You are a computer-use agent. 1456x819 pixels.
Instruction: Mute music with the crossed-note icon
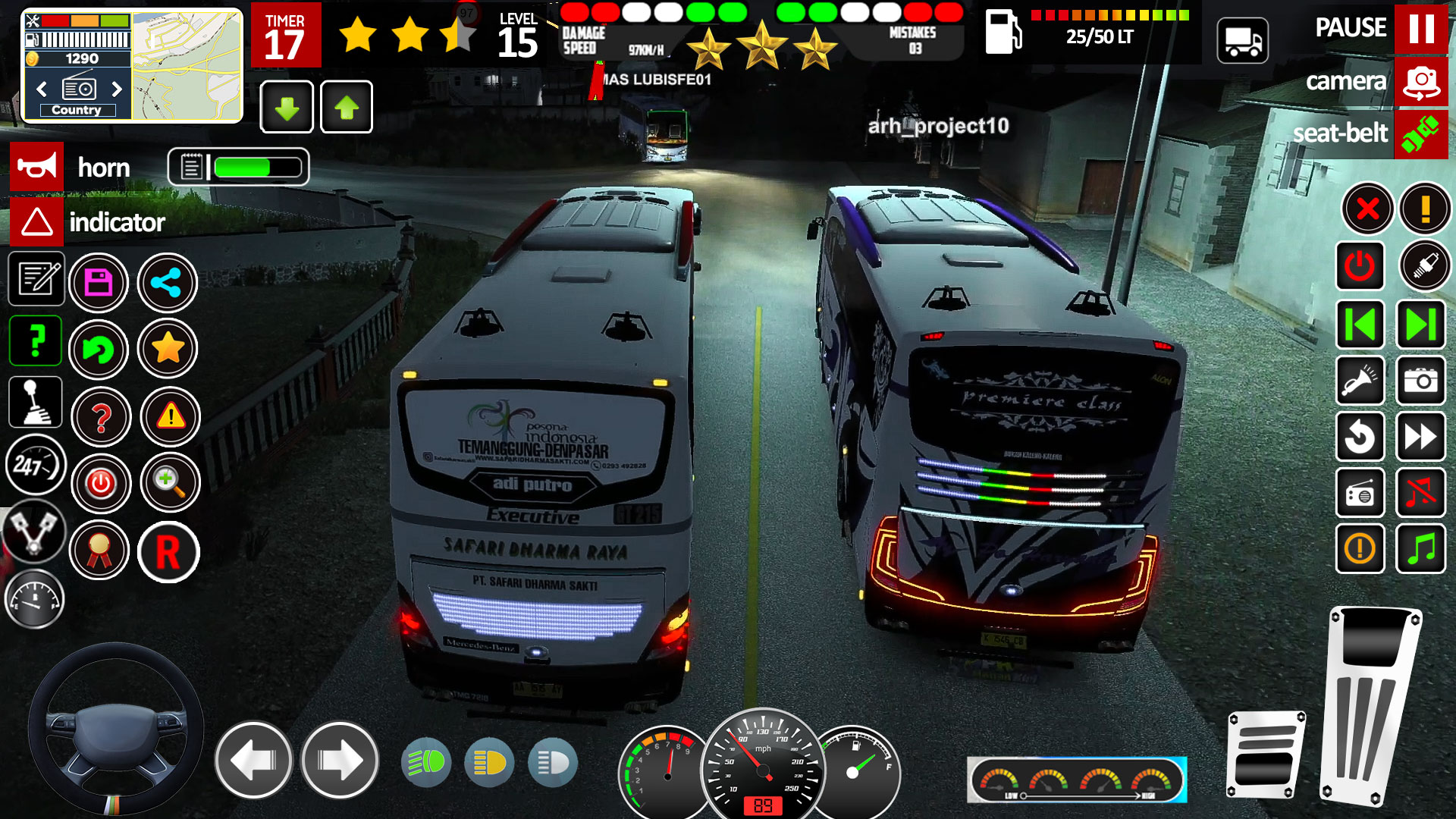pos(1420,494)
